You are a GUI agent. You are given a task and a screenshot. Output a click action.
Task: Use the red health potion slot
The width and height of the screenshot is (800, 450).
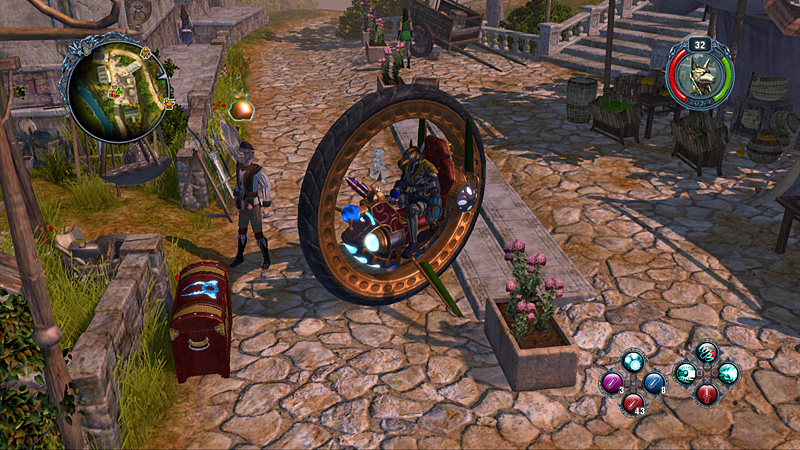pyautogui.click(x=632, y=403)
